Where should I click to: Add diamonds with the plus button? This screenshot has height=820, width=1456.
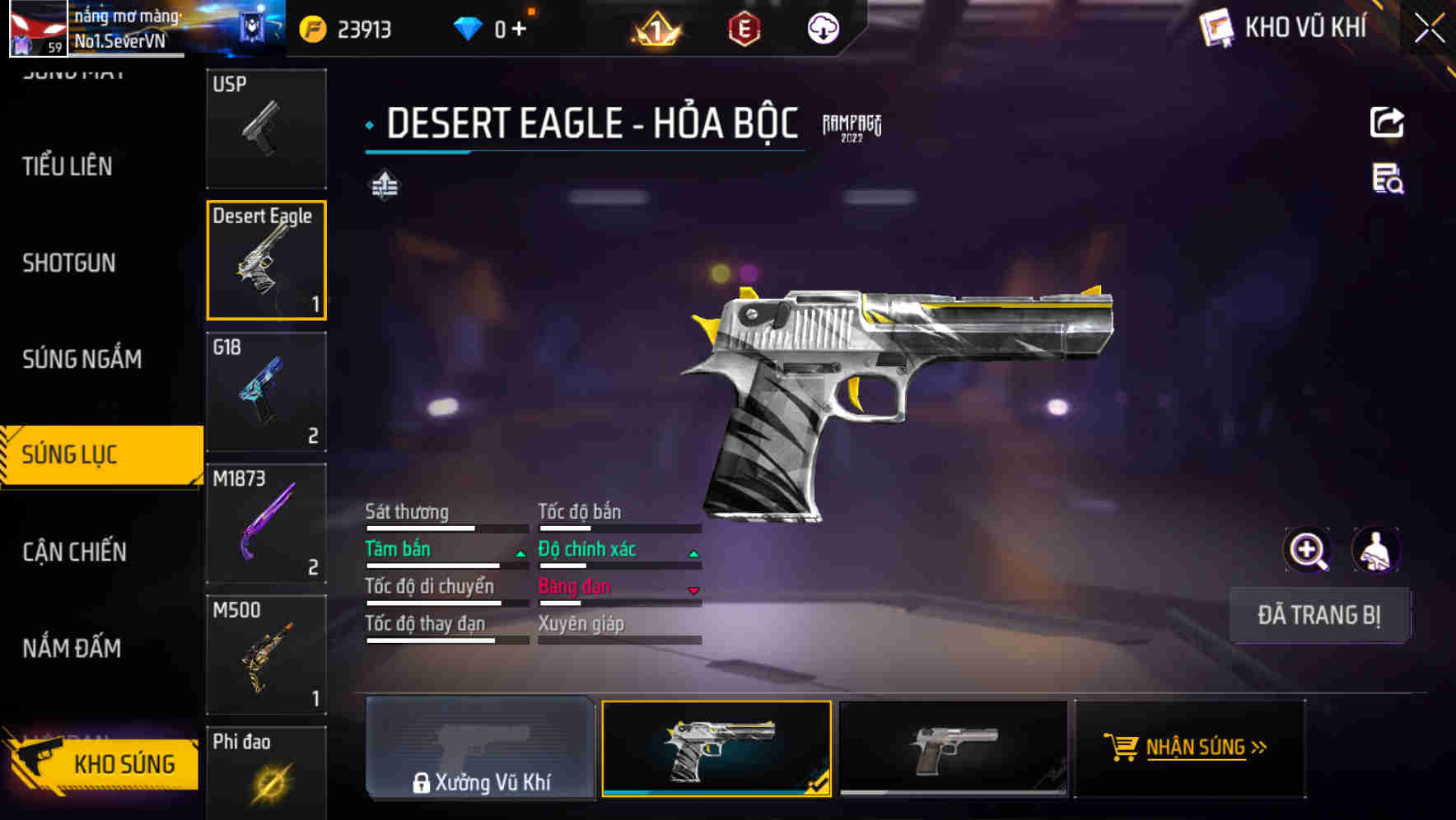[x=519, y=30]
